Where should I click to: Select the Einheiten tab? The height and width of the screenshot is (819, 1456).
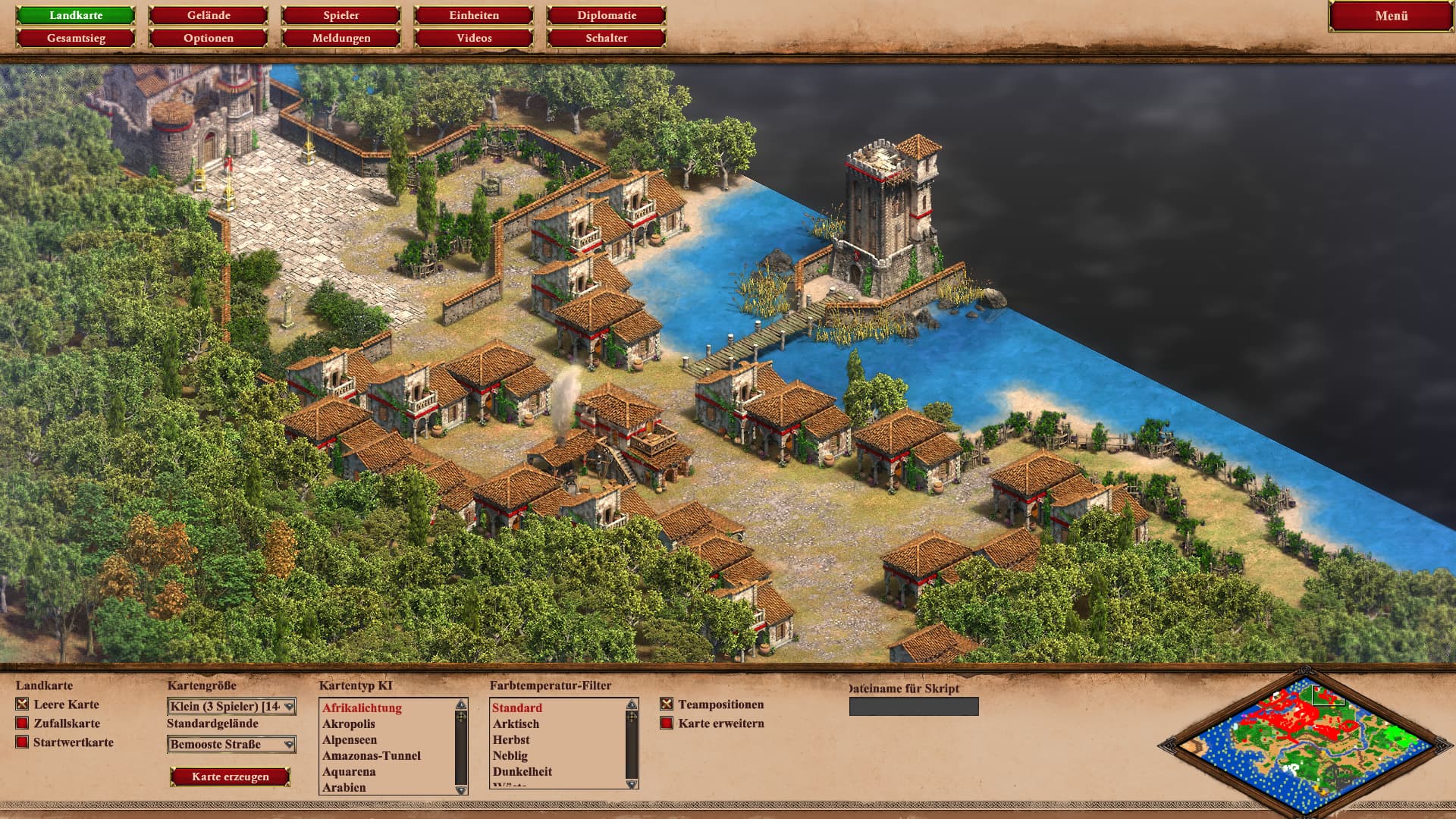pyautogui.click(x=474, y=15)
